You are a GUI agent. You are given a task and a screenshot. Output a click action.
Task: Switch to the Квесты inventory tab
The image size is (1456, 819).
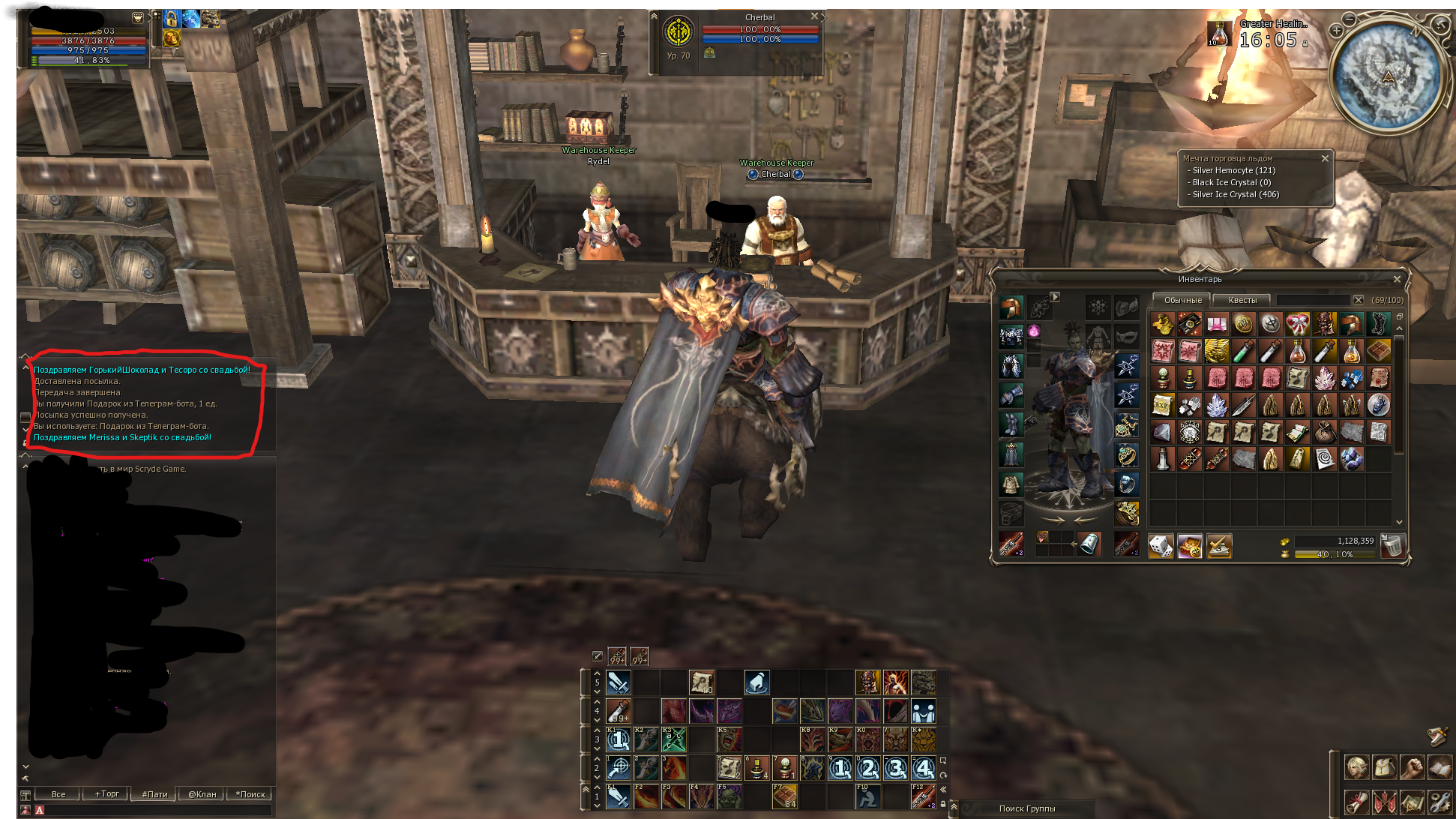(1242, 300)
